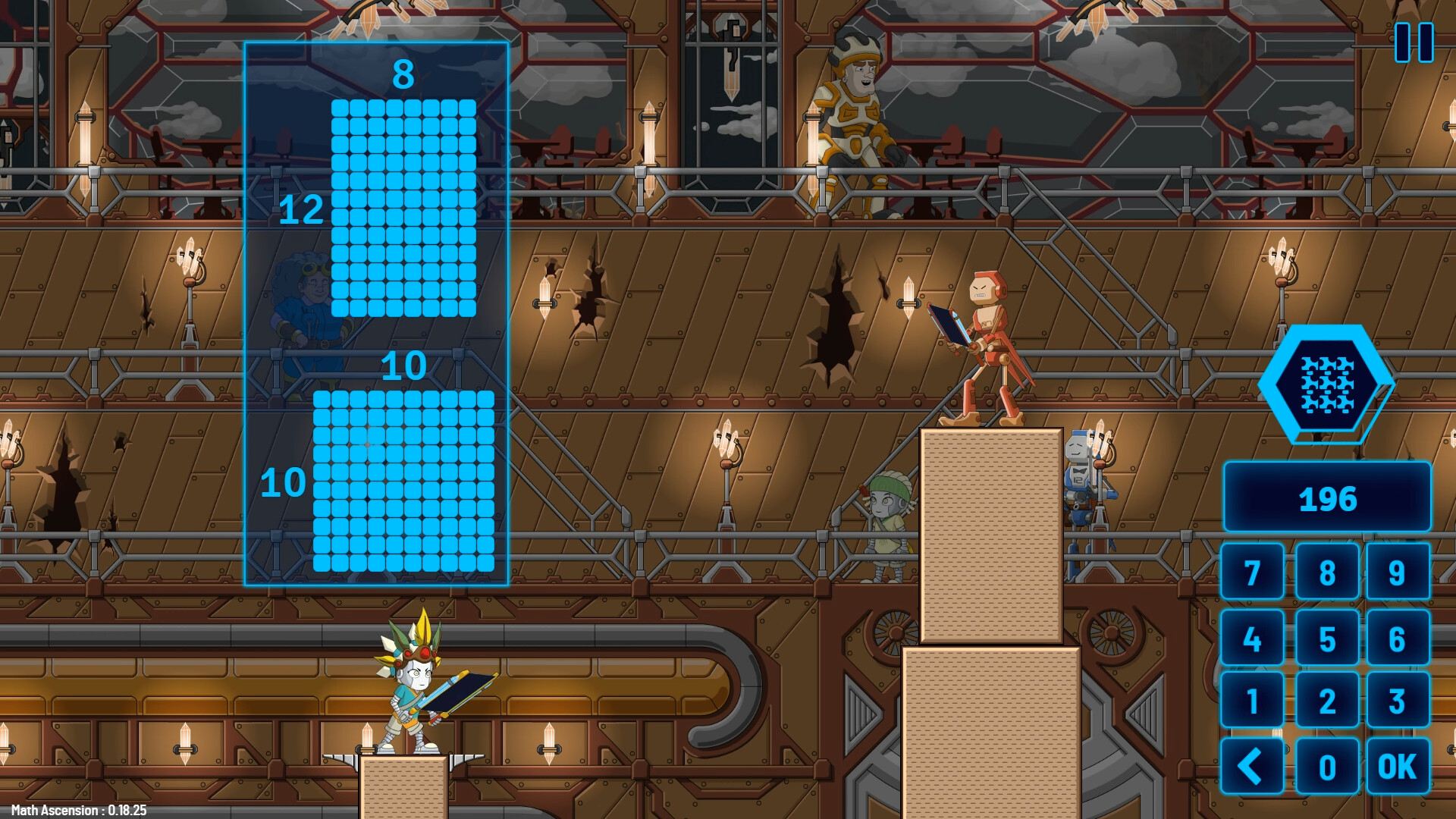Click the label 8 above the top grid
Viewport: 1456px width, 819px height.
pos(402,74)
